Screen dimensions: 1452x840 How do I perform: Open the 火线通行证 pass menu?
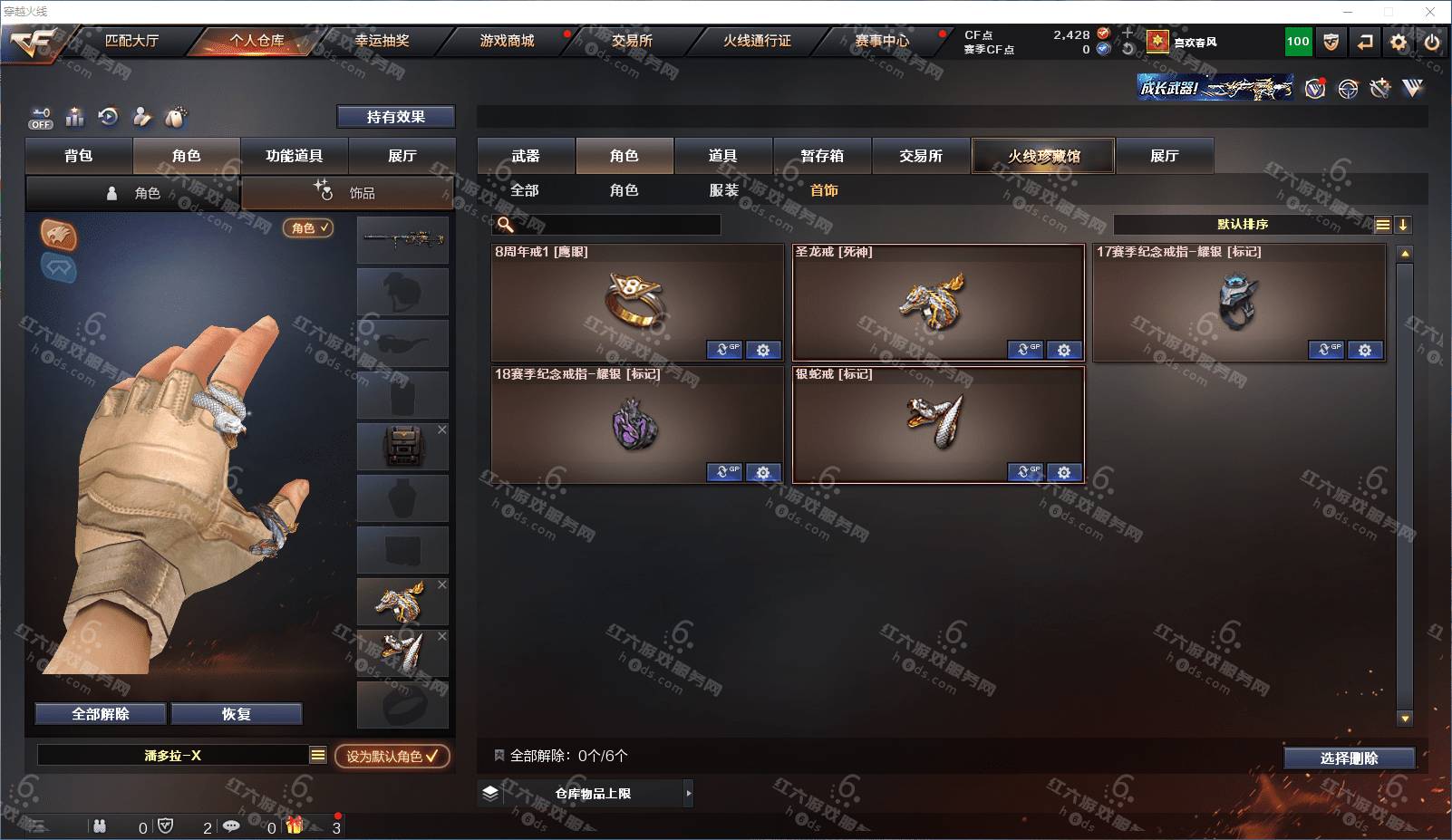pos(757,41)
